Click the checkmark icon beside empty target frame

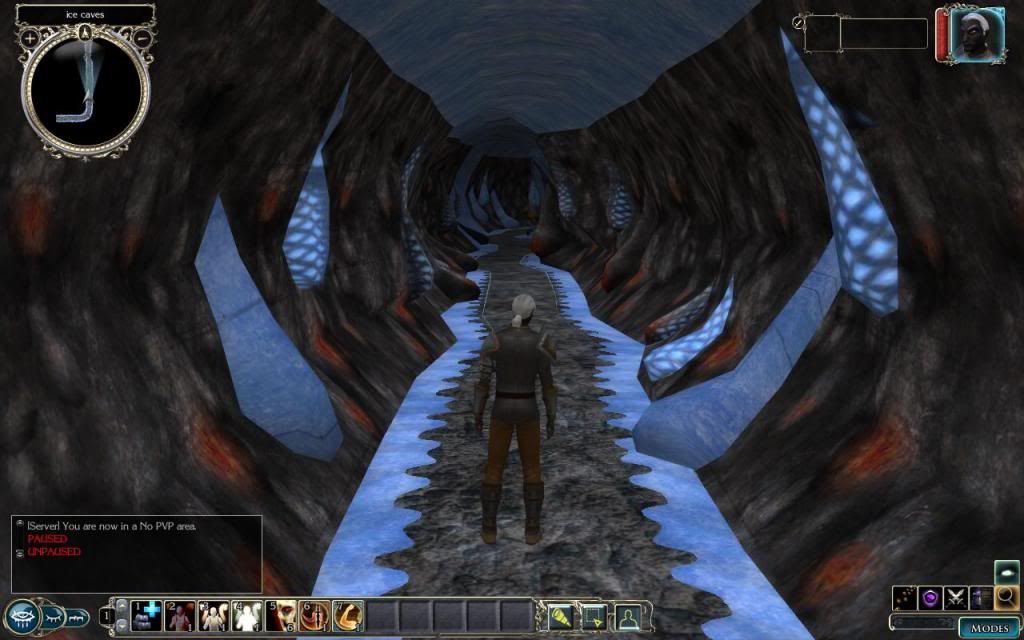(x=799, y=22)
